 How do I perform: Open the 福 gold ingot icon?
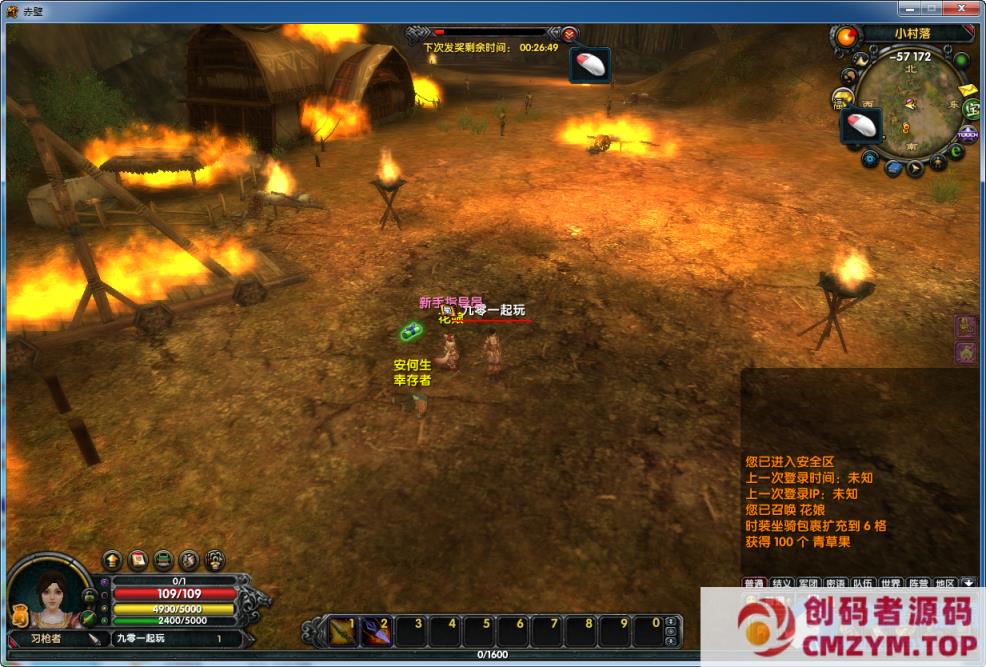click(840, 99)
